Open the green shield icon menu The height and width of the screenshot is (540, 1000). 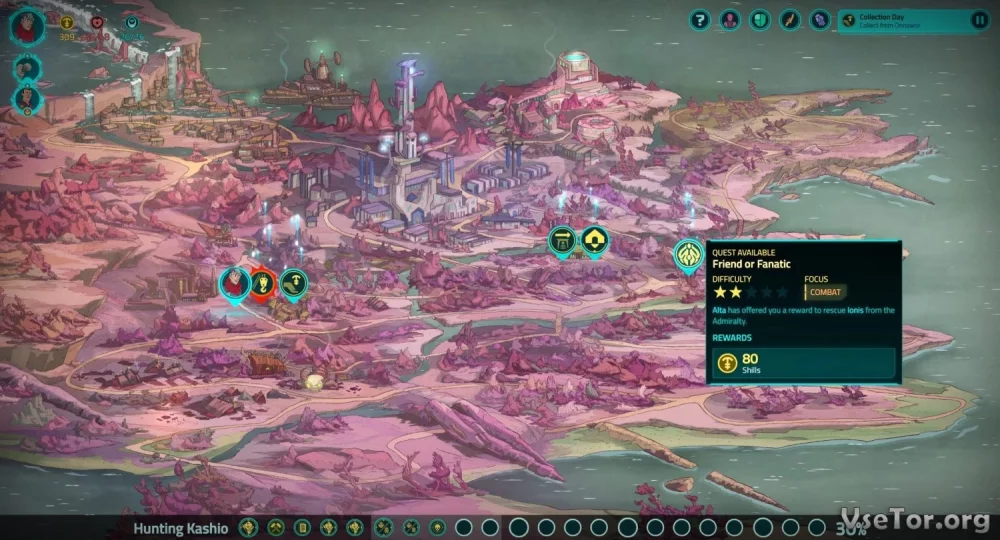[760, 19]
